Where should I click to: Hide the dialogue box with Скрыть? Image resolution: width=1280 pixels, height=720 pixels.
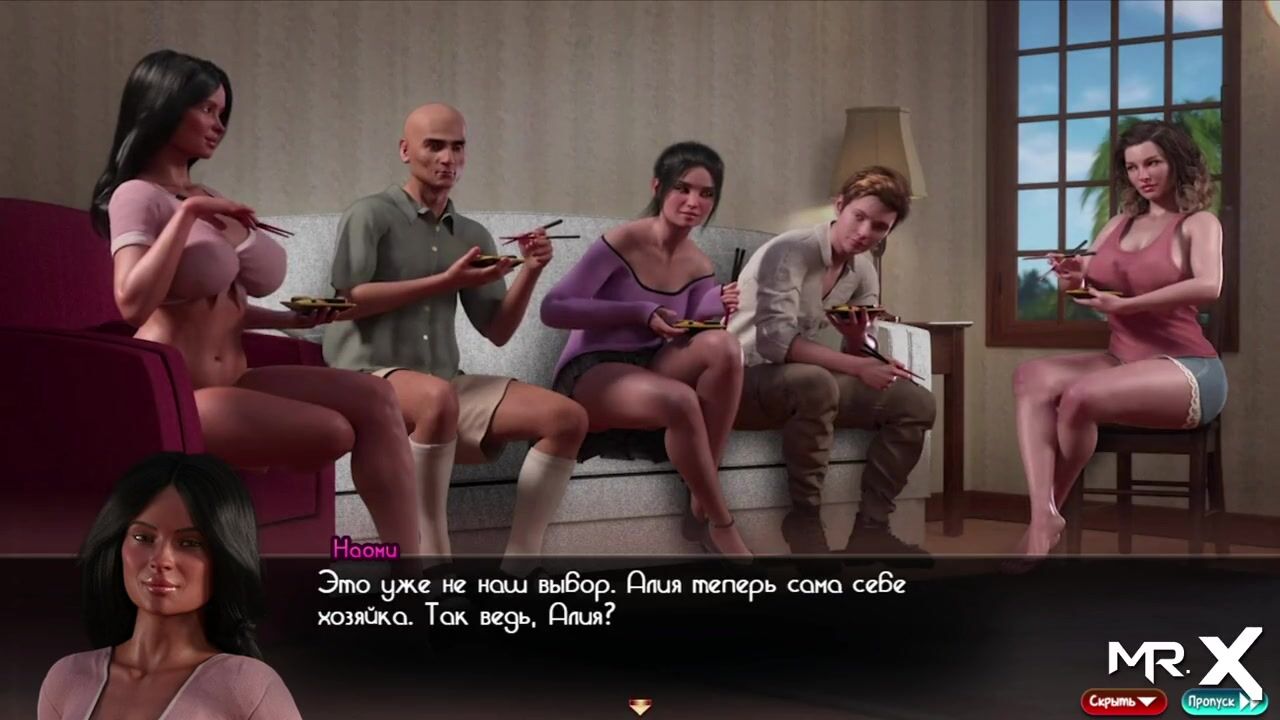point(1123,701)
